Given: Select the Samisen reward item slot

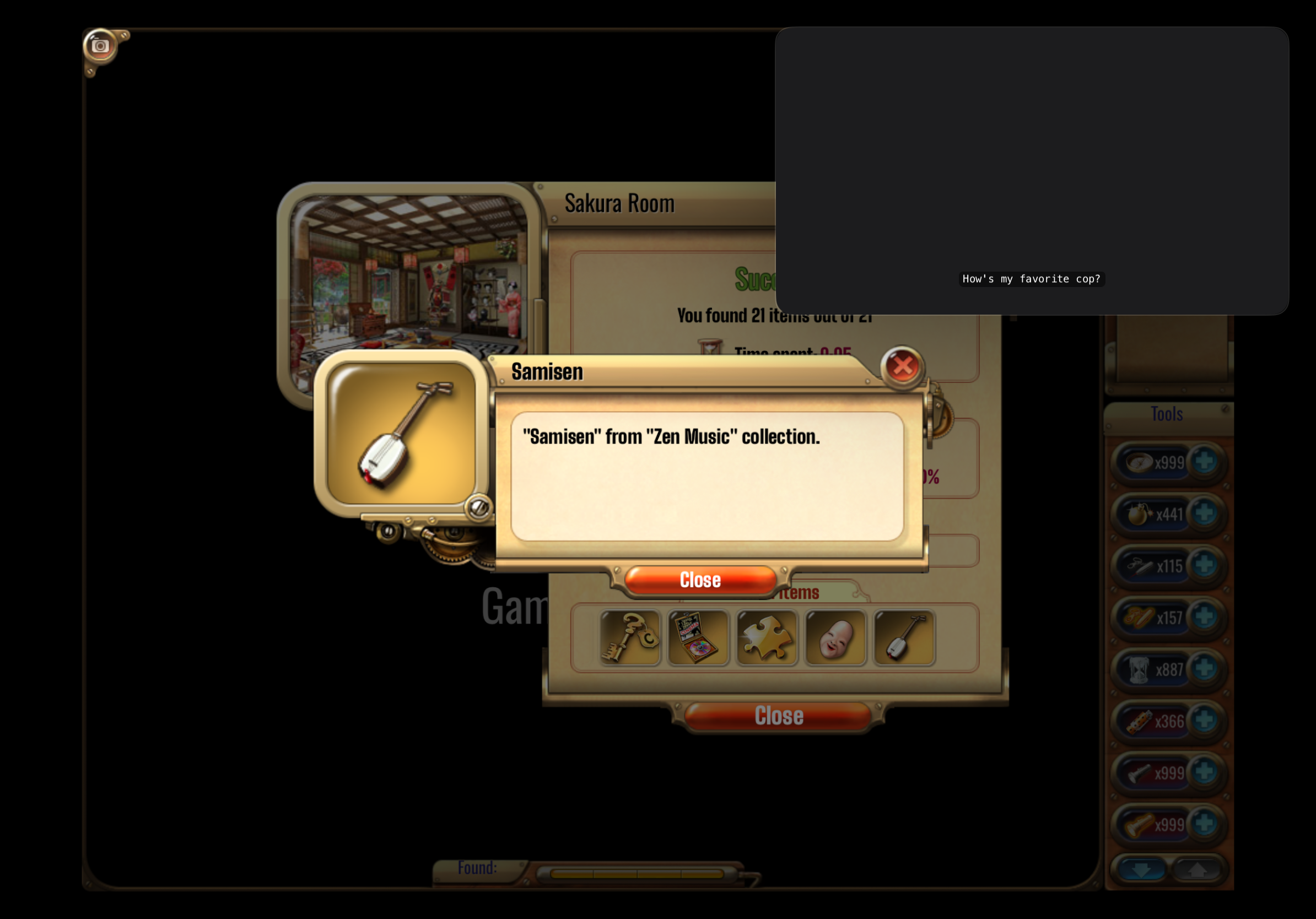Looking at the screenshot, I should (x=904, y=637).
